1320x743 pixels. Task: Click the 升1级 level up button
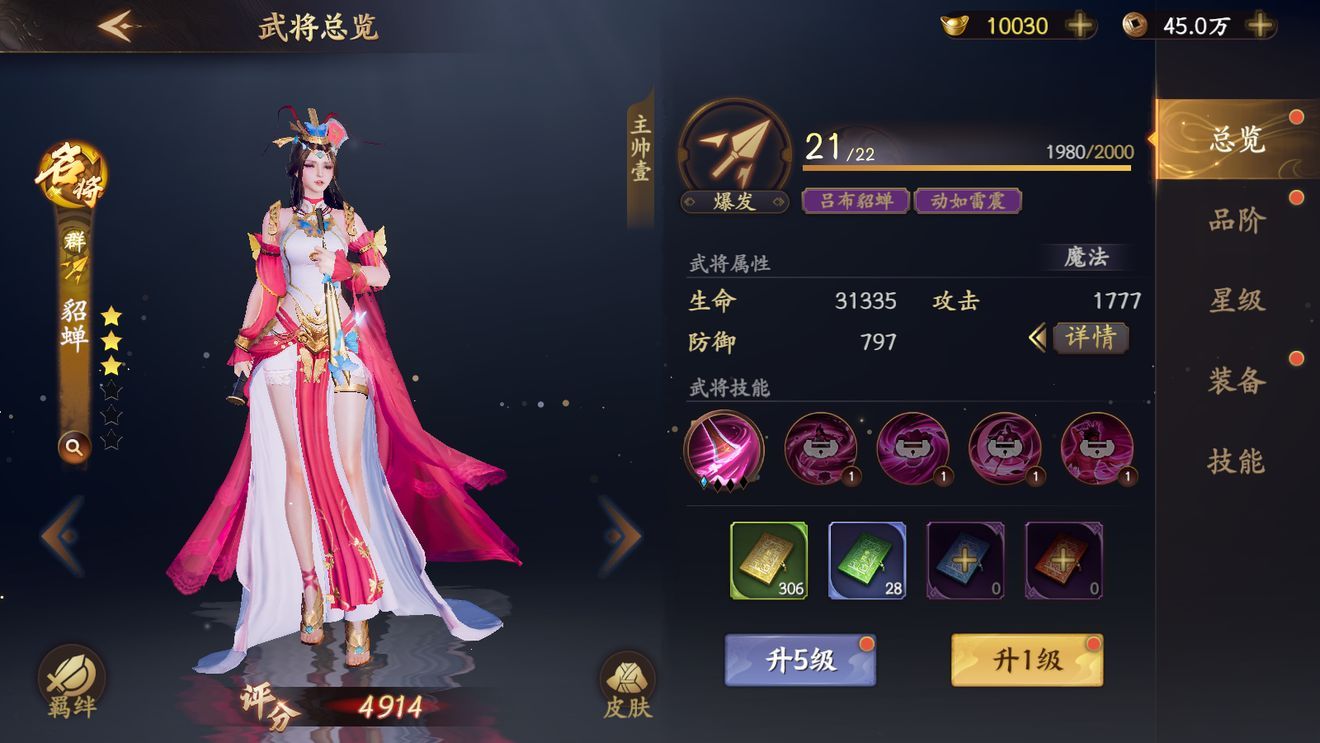click(1026, 660)
